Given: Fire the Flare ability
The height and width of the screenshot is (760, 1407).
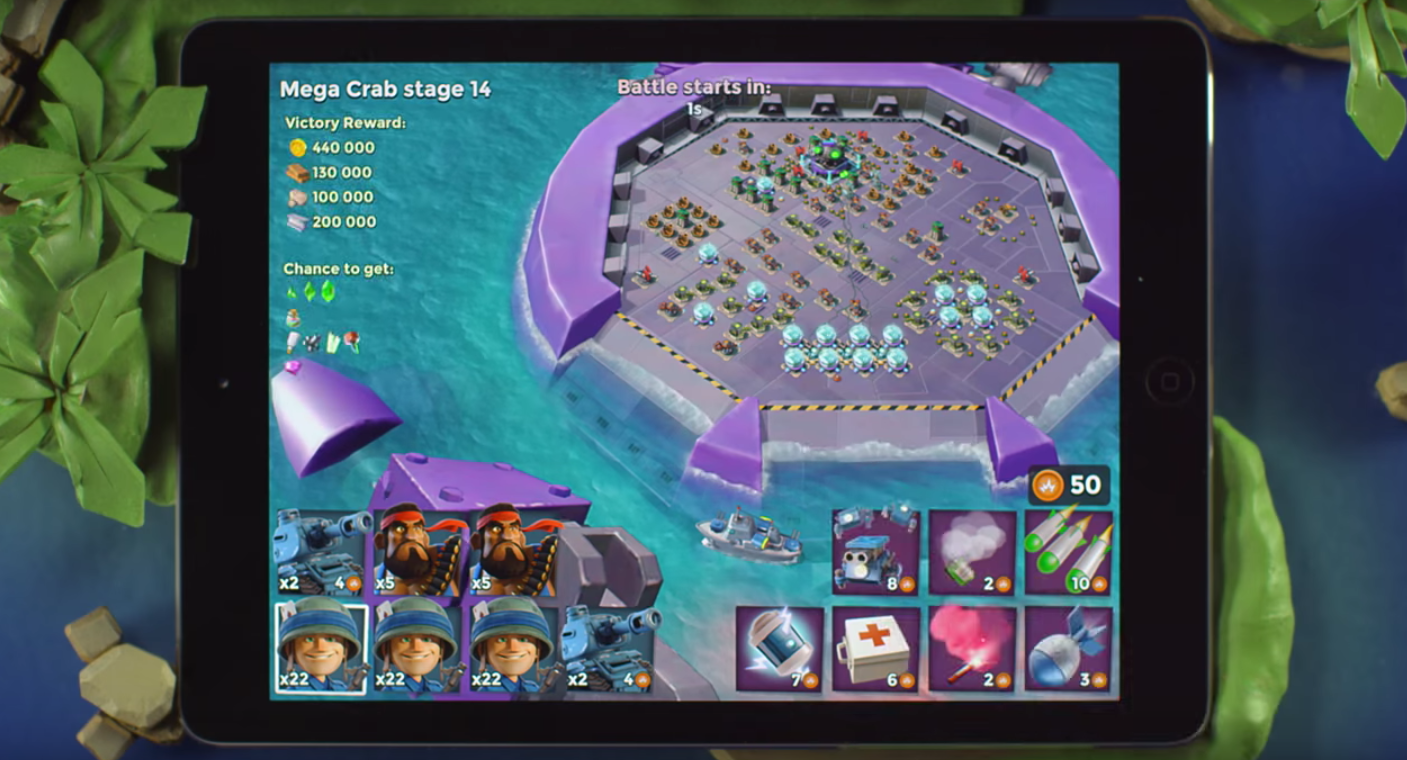Looking at the screenshot, I should (974, 650).
